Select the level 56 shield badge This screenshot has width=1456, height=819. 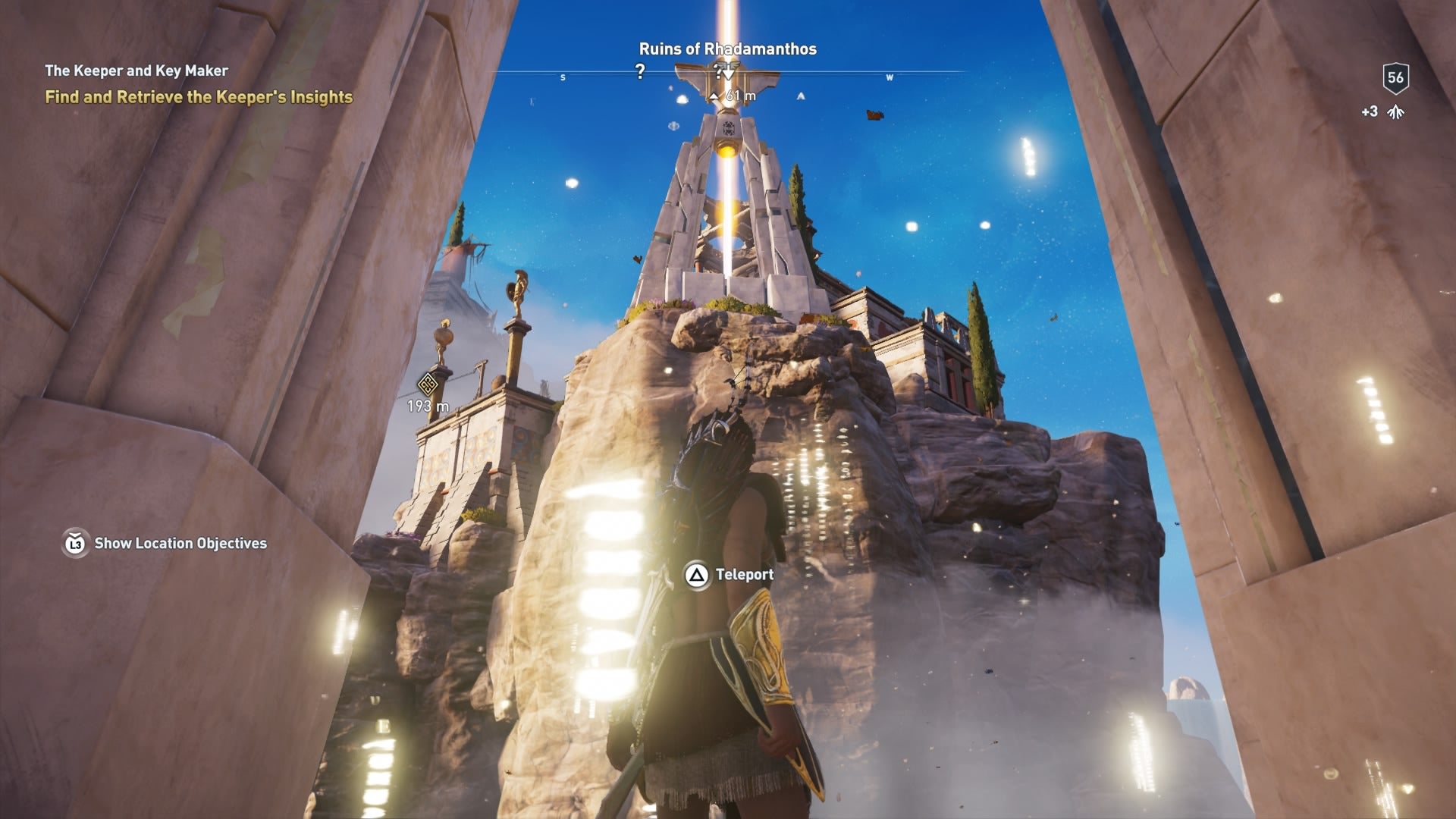(x=1395, y=77)
